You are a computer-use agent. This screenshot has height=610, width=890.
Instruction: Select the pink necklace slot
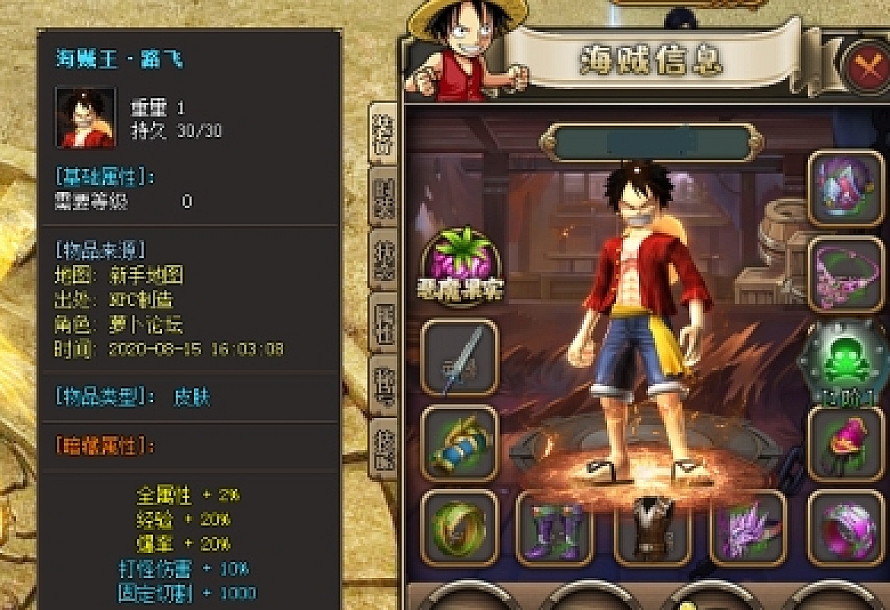tap(844, 274)
